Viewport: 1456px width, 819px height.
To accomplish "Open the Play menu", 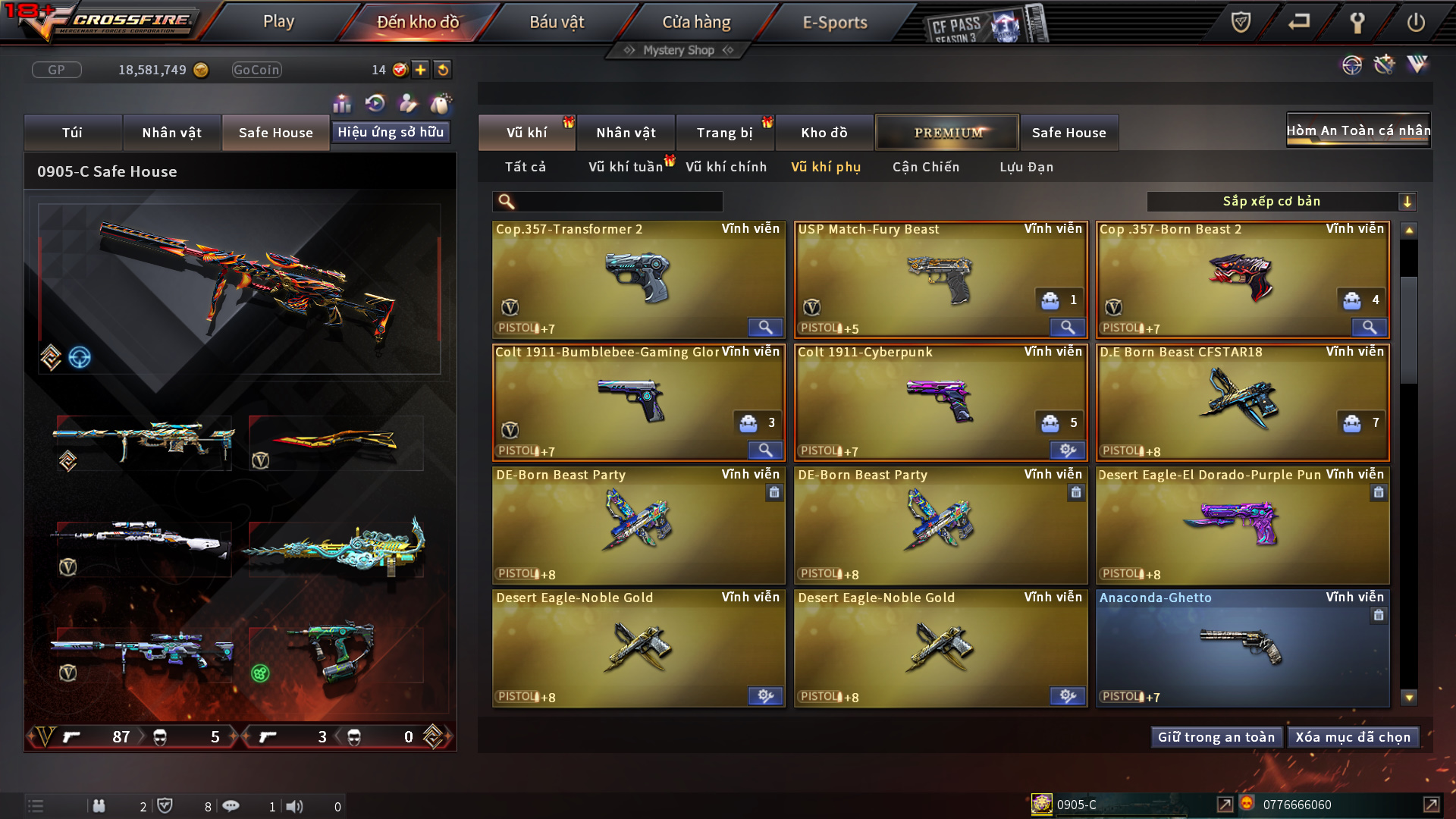I will pos(278,22).
